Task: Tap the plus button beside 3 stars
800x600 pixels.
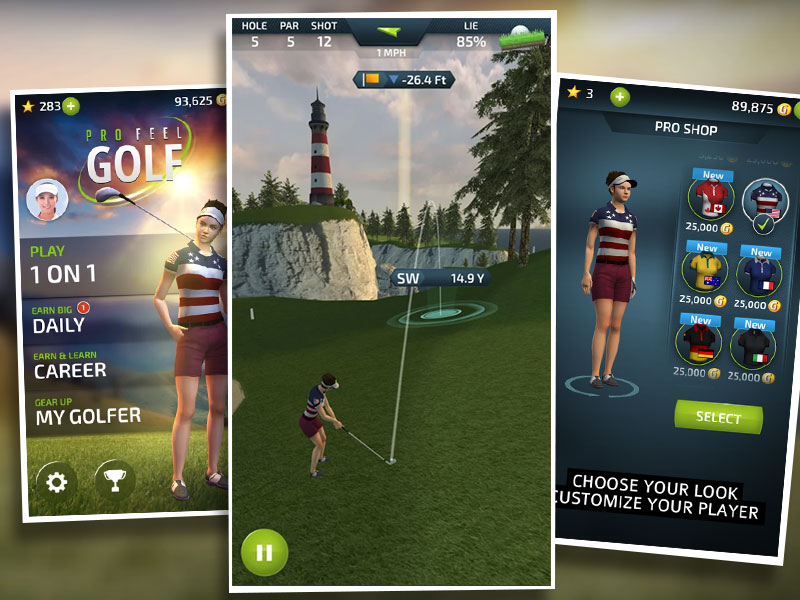Action: (x=620, y=97)
